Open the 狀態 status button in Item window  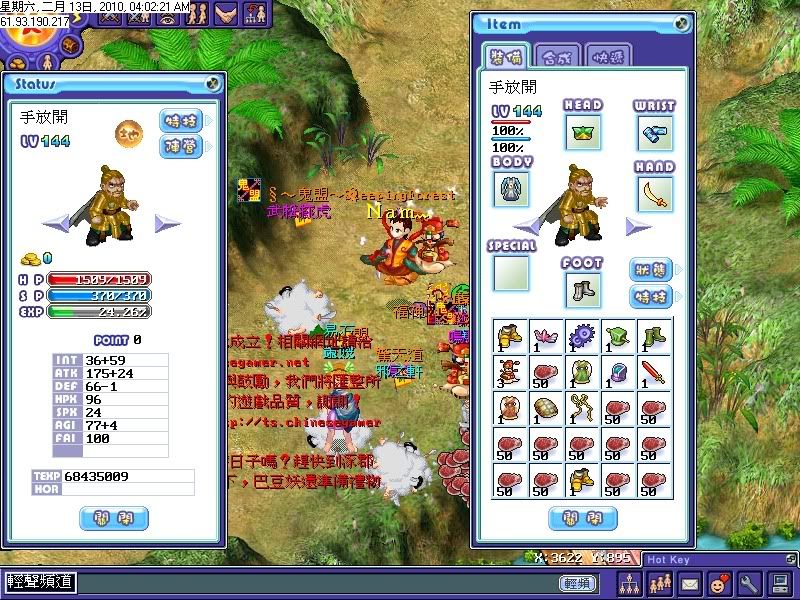pos(651,270)
